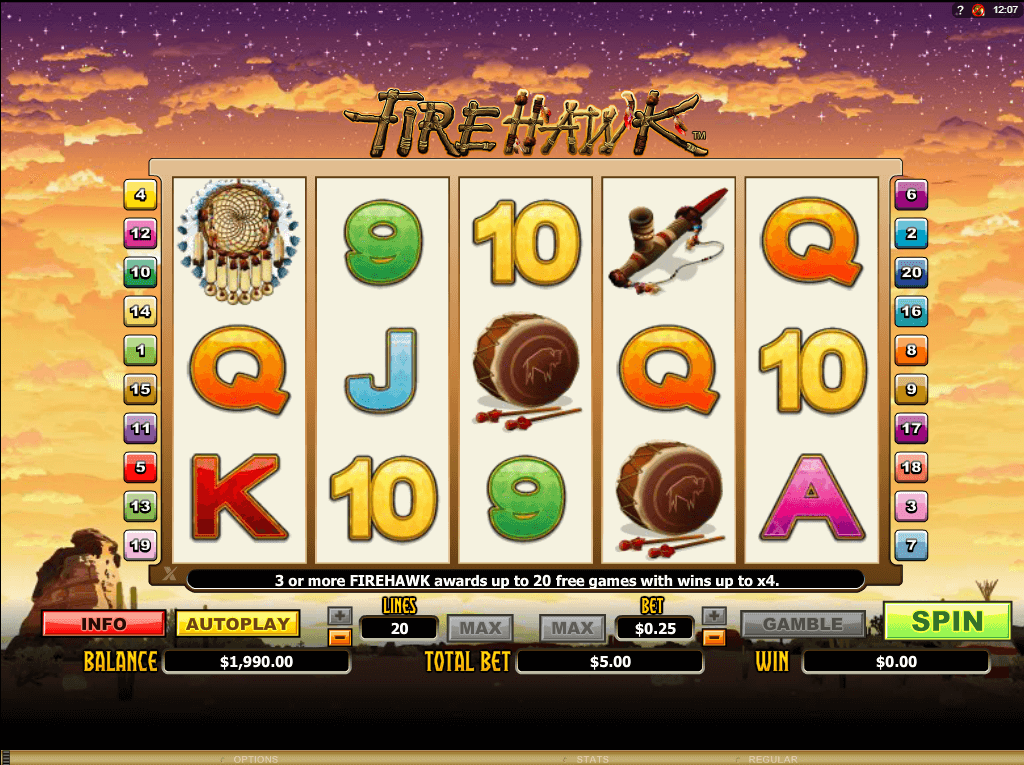Select payline number 4

140,195
